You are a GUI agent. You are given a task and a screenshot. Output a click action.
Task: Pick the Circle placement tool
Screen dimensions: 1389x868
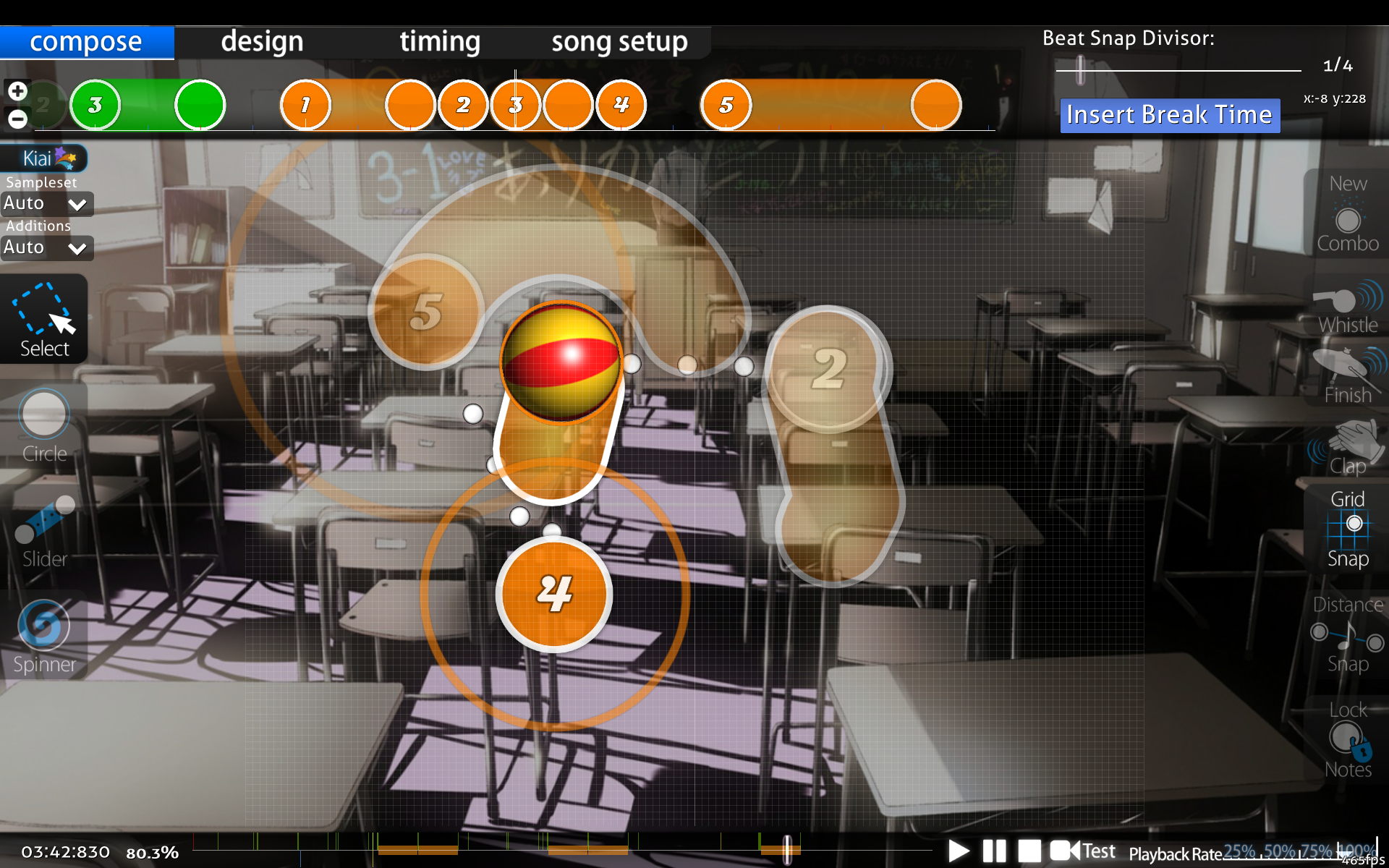(44, 424)
